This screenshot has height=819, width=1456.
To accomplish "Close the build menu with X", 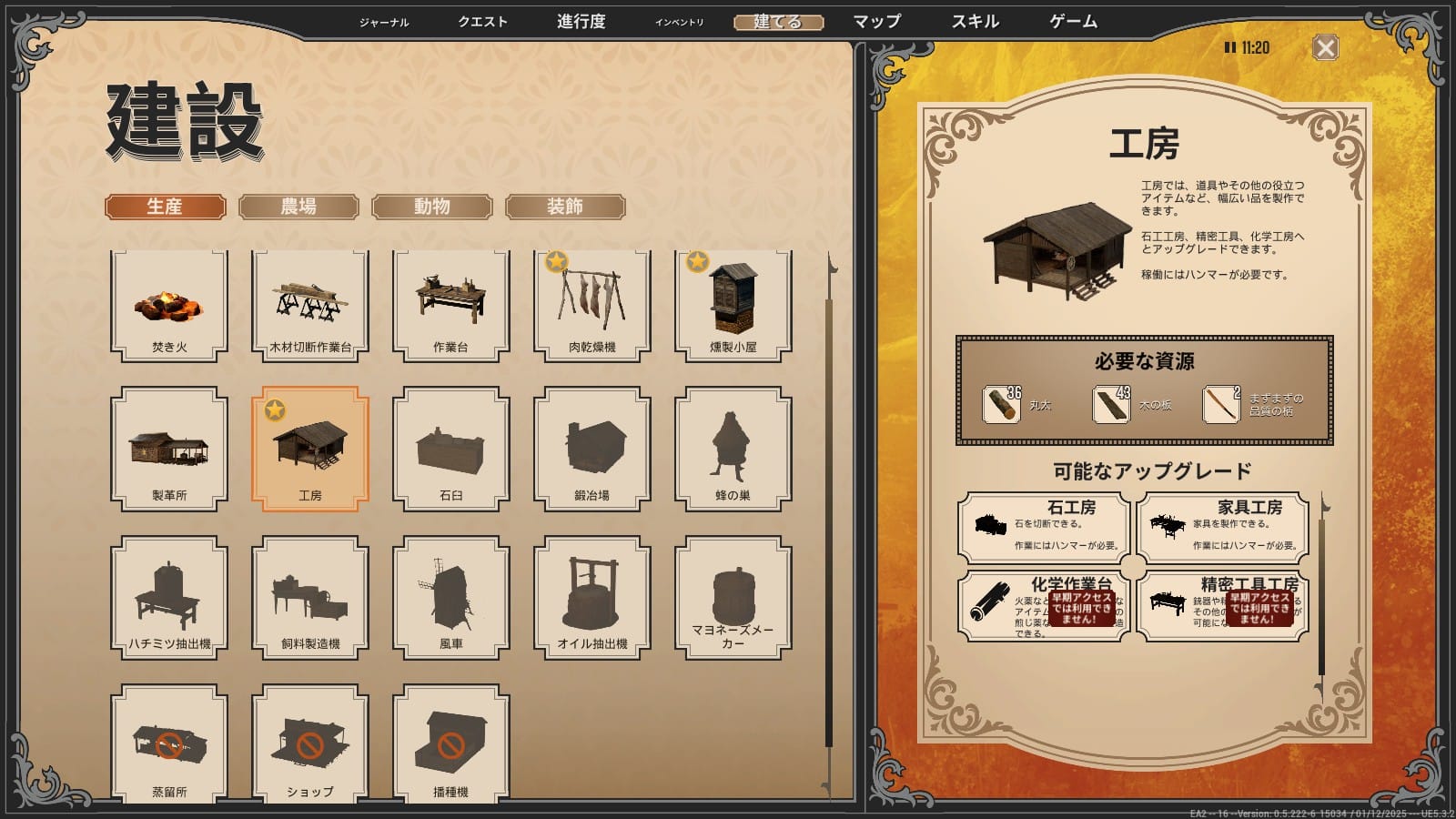I will (1326, 48).
